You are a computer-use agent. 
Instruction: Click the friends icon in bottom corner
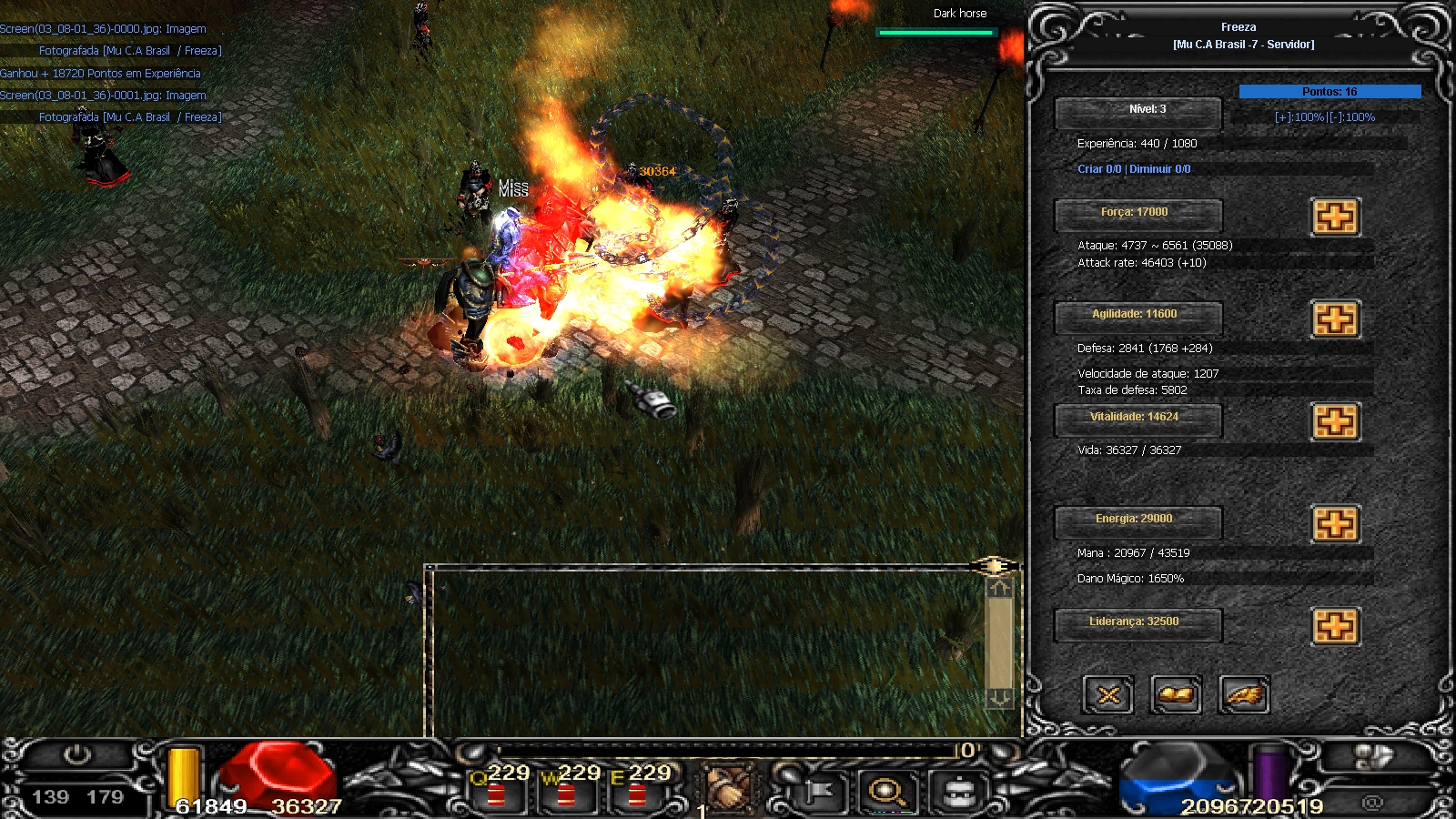[x=1373, y=756]
